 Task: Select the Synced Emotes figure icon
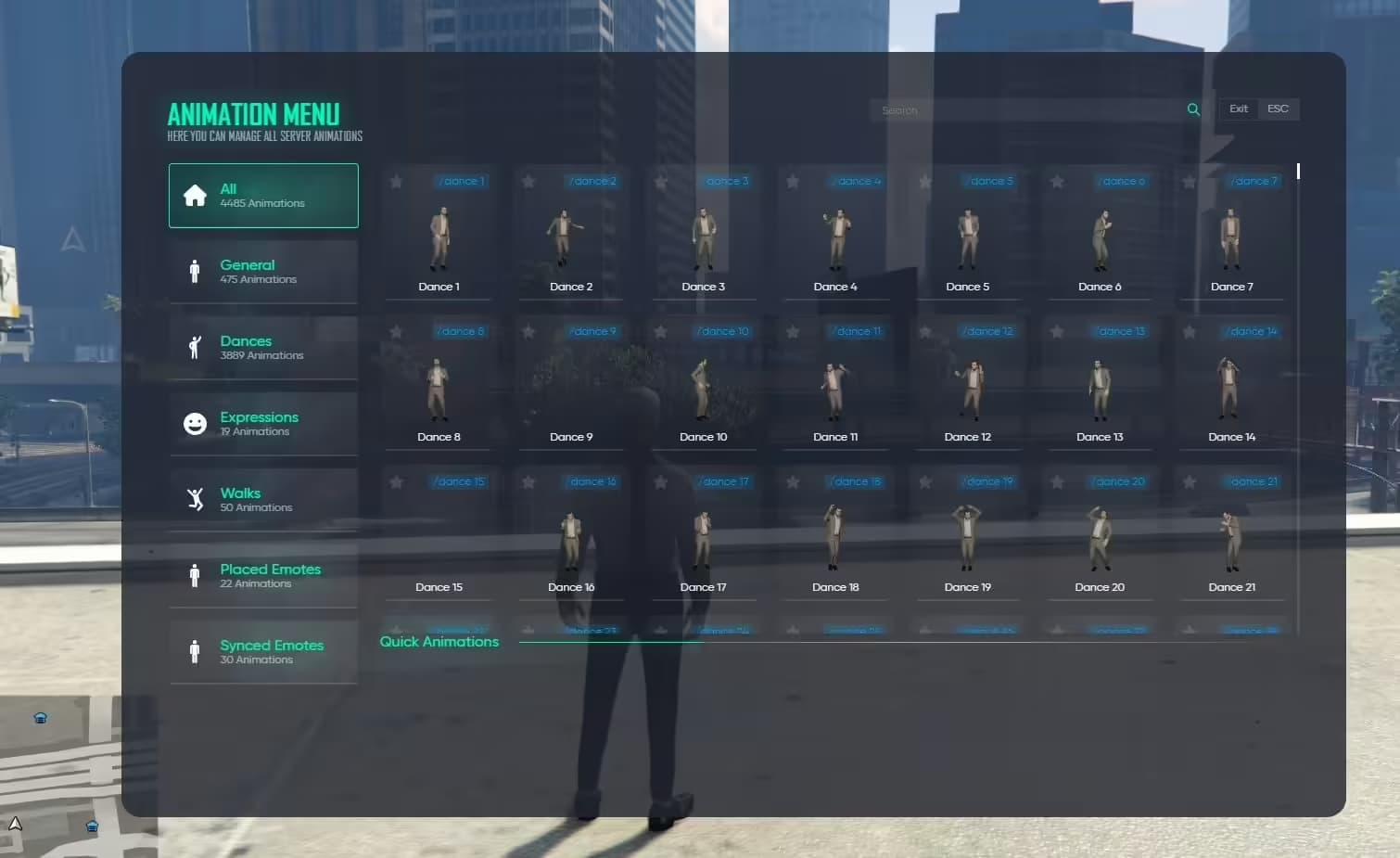196,651
